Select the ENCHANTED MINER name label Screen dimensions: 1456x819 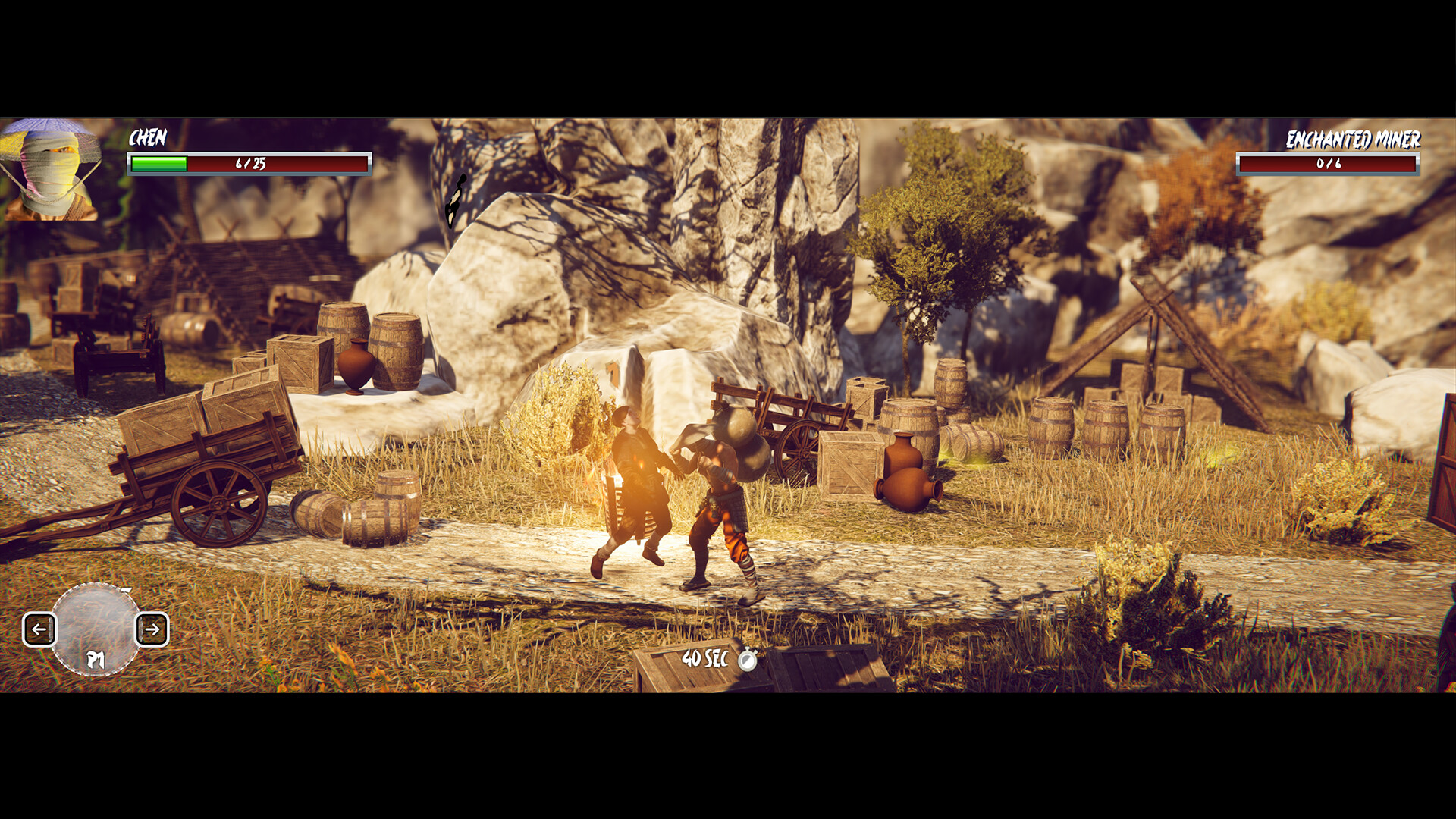pos(1354,140)
